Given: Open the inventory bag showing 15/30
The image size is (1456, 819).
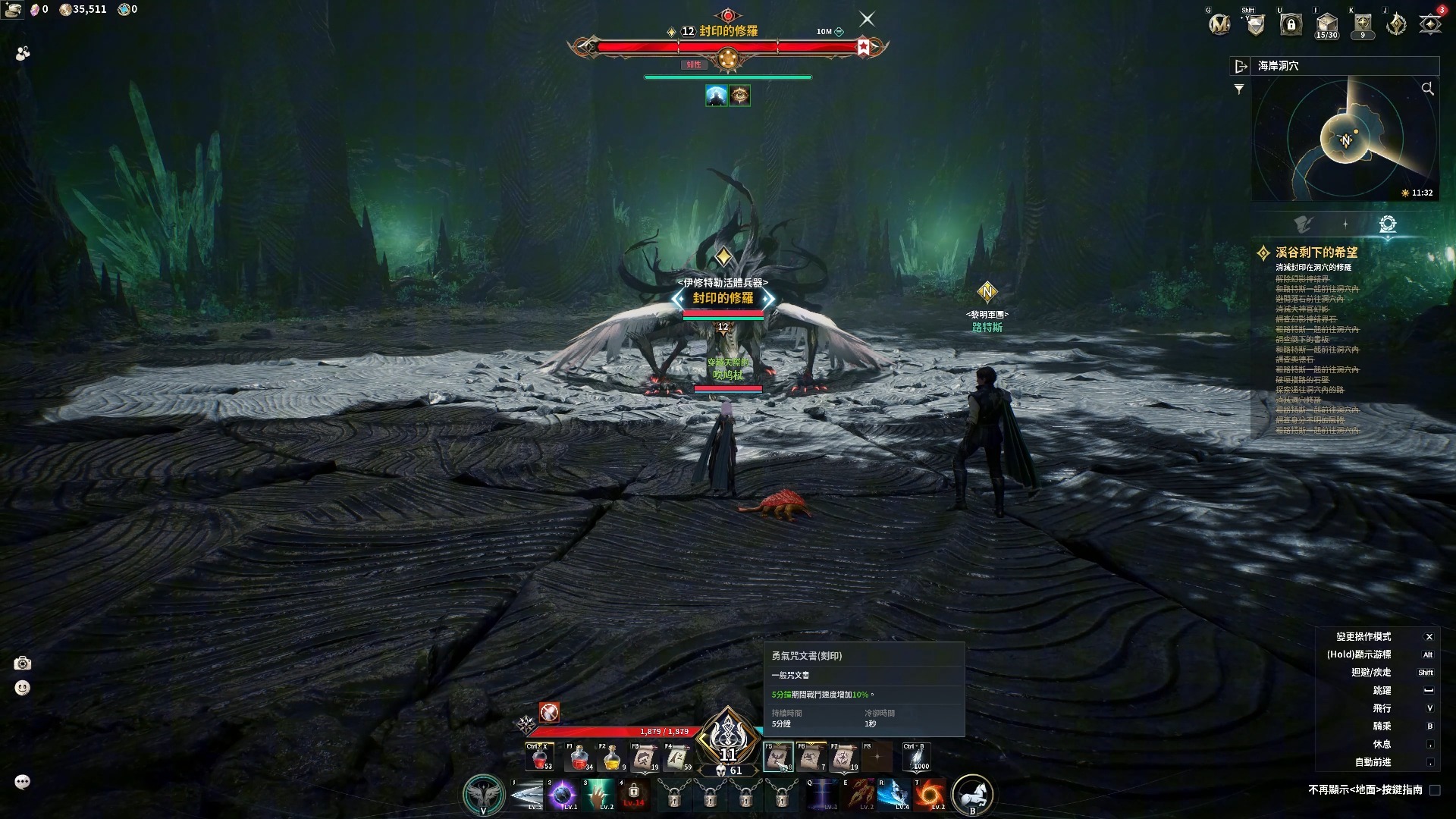Looking at the screenshot, I should pyautogui.click(x=1326, y=24).
